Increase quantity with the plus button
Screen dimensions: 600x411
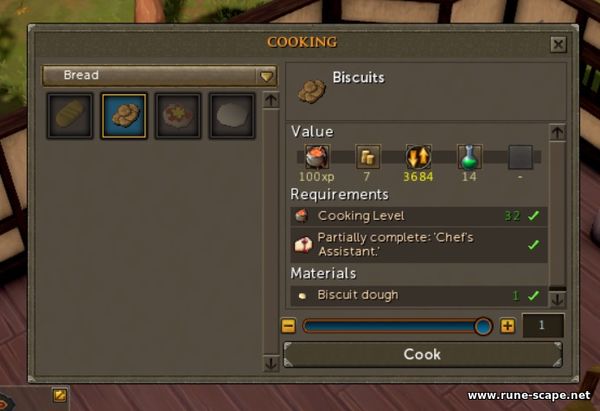(507, 326)
